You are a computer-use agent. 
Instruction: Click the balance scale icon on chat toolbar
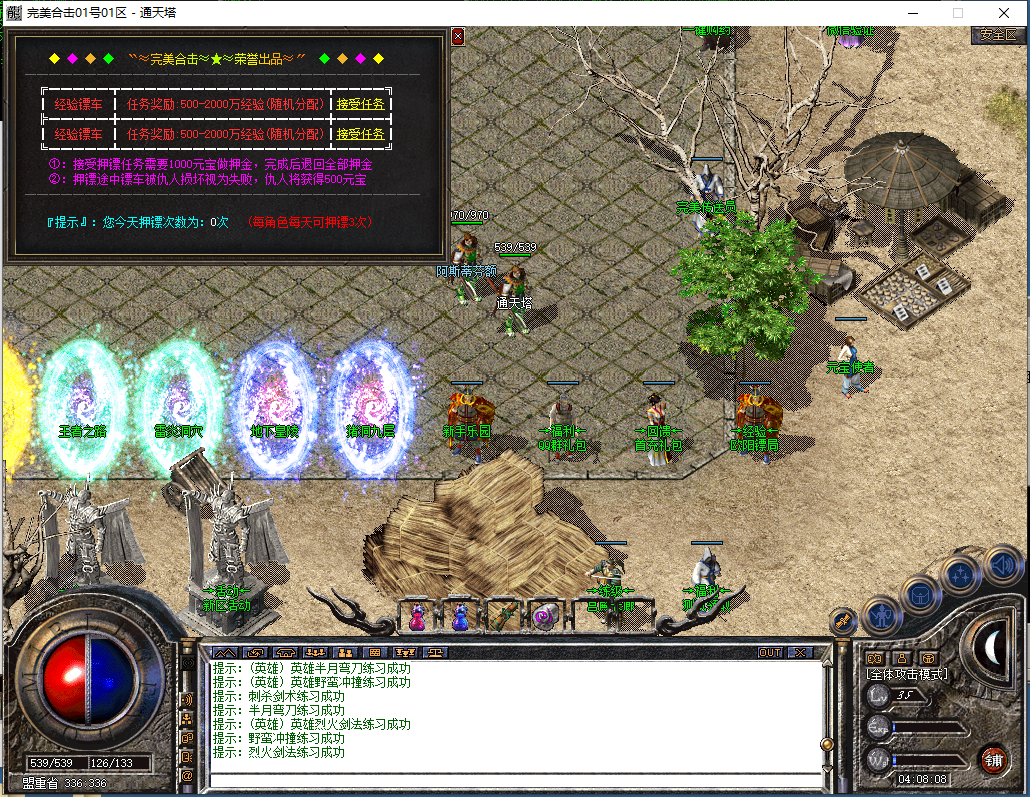tap(436, 652)
